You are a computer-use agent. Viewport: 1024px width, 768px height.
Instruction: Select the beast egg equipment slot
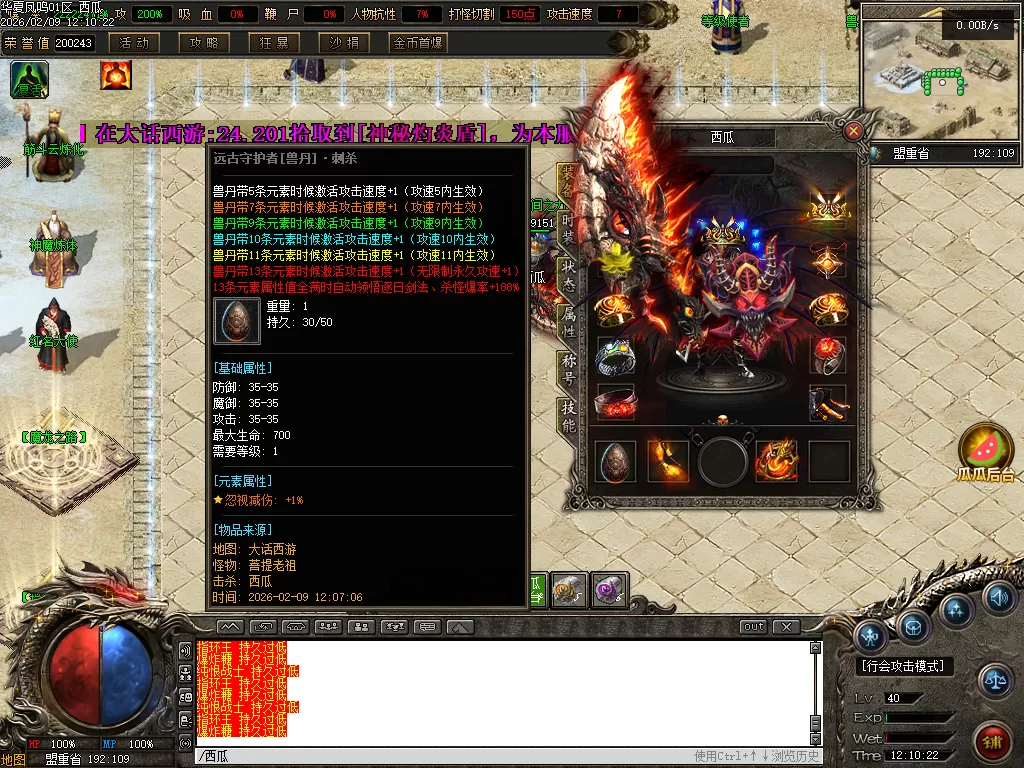coord(616,461)
